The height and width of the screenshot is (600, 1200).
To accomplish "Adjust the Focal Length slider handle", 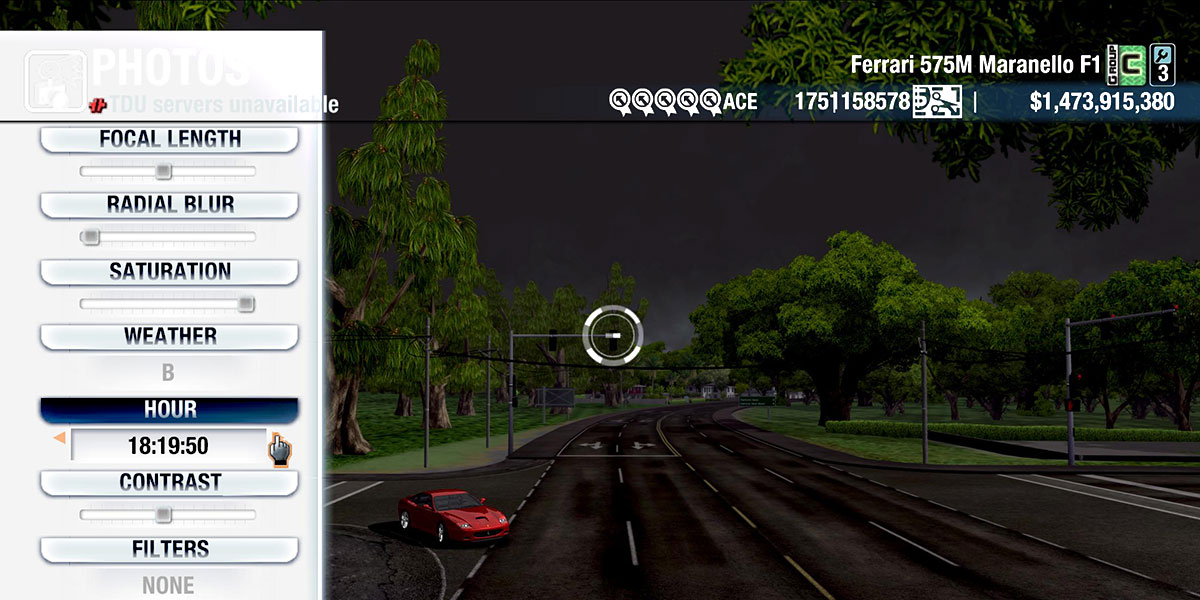I will (163, 172).
